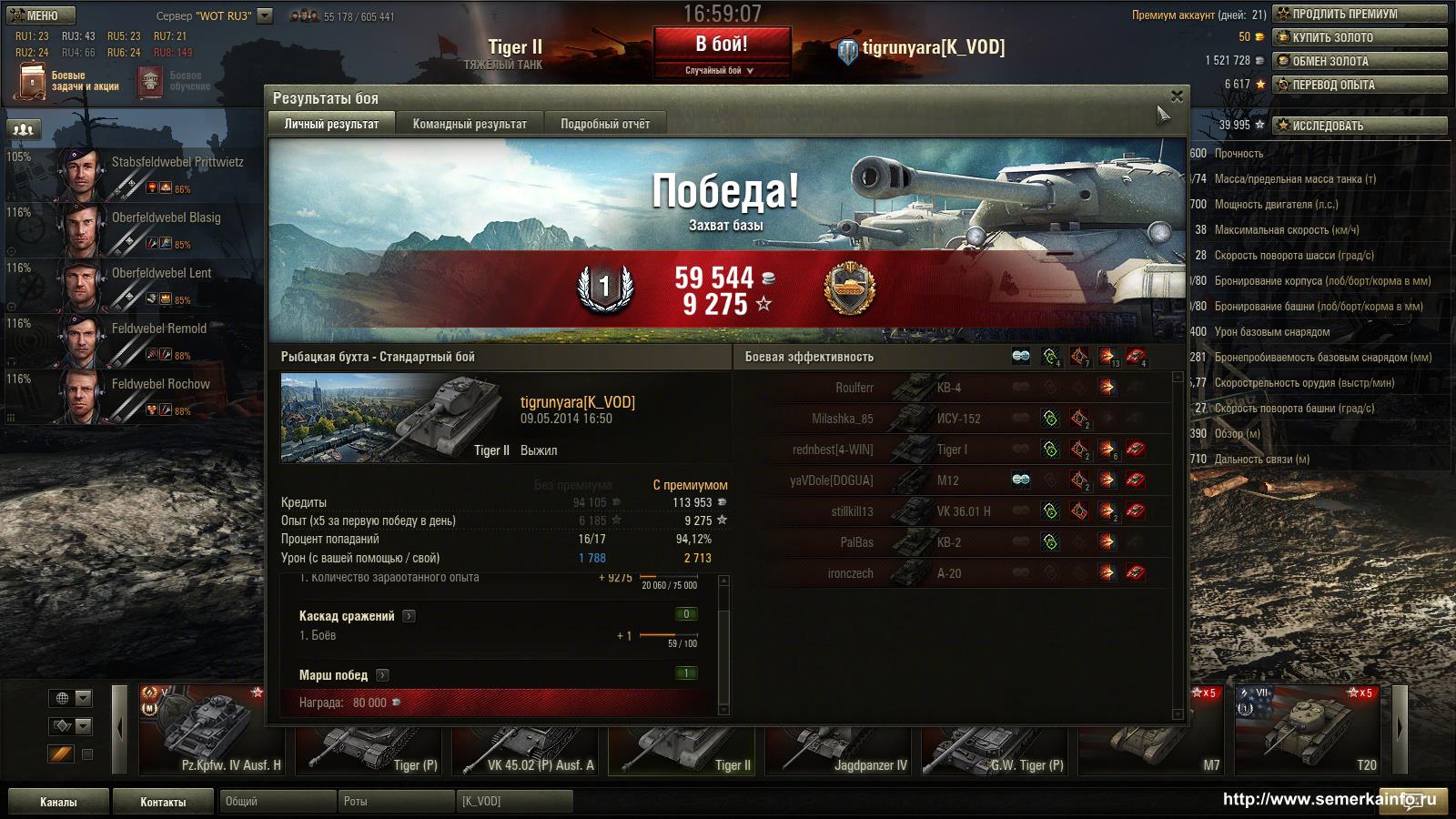Open ПЕРЕВОД ОПЫТА conversion

tap(1360, 85)
